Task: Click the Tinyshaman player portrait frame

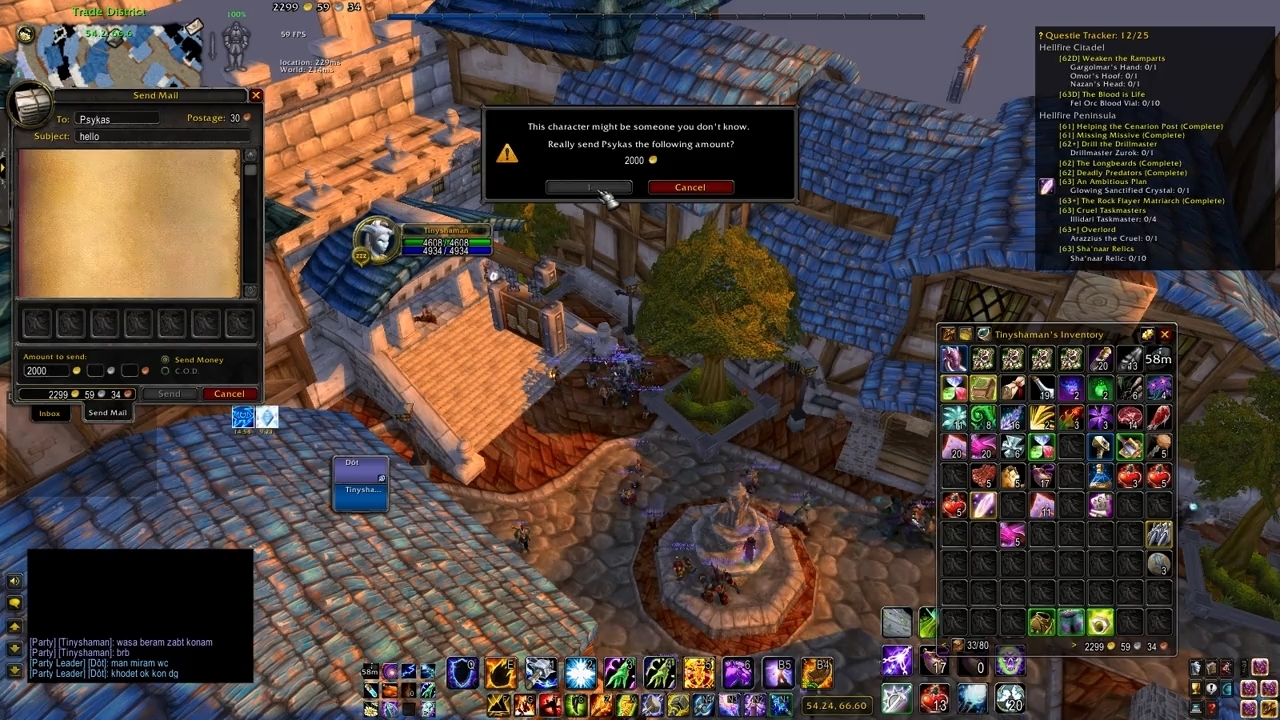Action: point(378,240)
